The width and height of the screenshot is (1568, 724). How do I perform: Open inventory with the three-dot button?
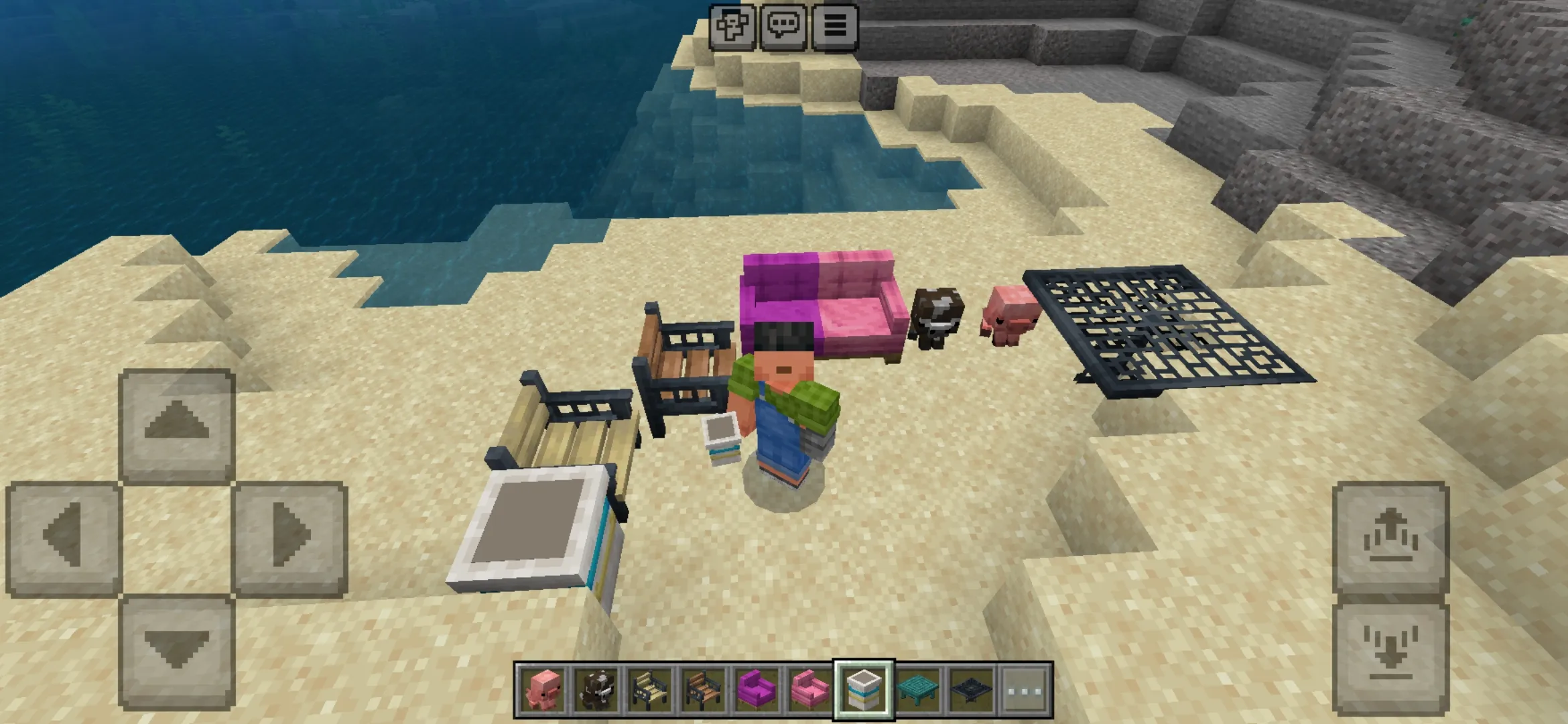point(1025,689)
